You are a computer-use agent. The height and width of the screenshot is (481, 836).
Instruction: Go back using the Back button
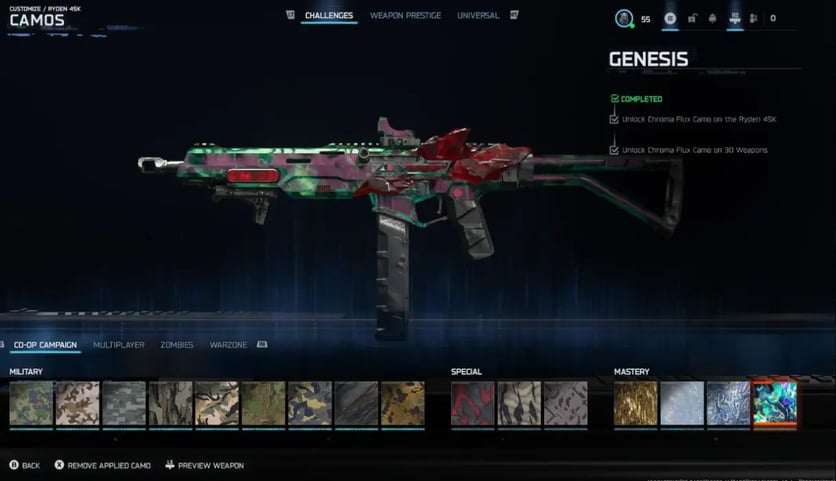pos(25,466)
